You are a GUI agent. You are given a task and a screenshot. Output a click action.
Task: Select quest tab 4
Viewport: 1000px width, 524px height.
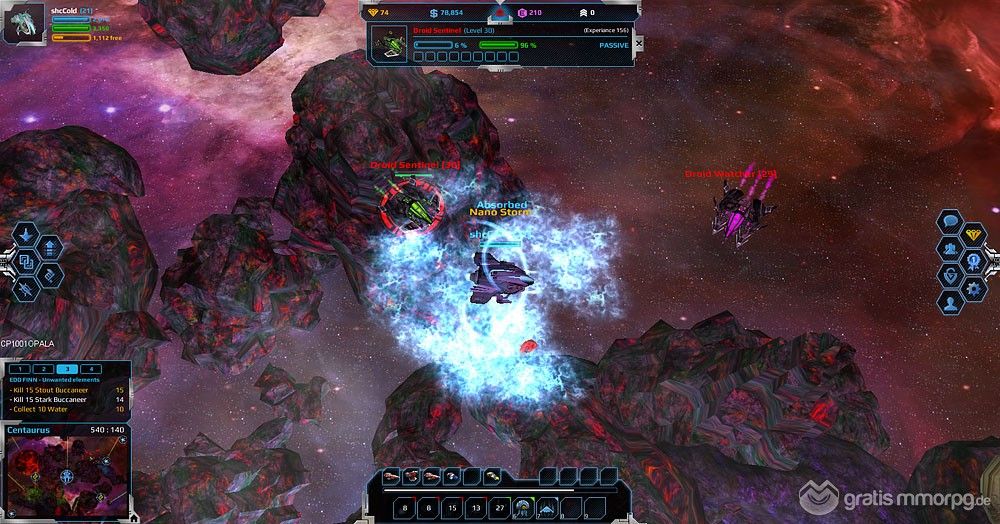(91, 369)
